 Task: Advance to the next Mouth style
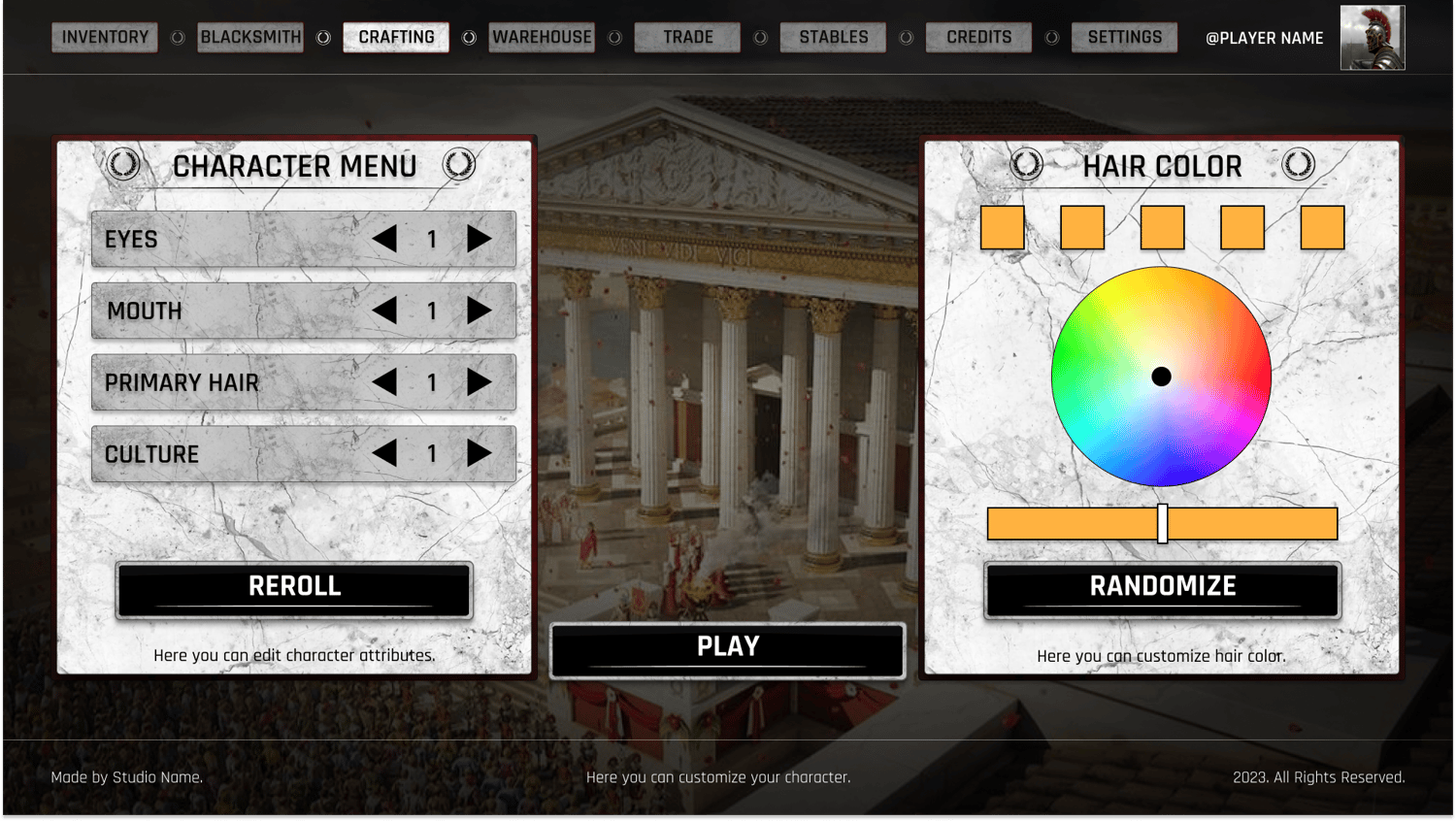(x=479, y=311)
